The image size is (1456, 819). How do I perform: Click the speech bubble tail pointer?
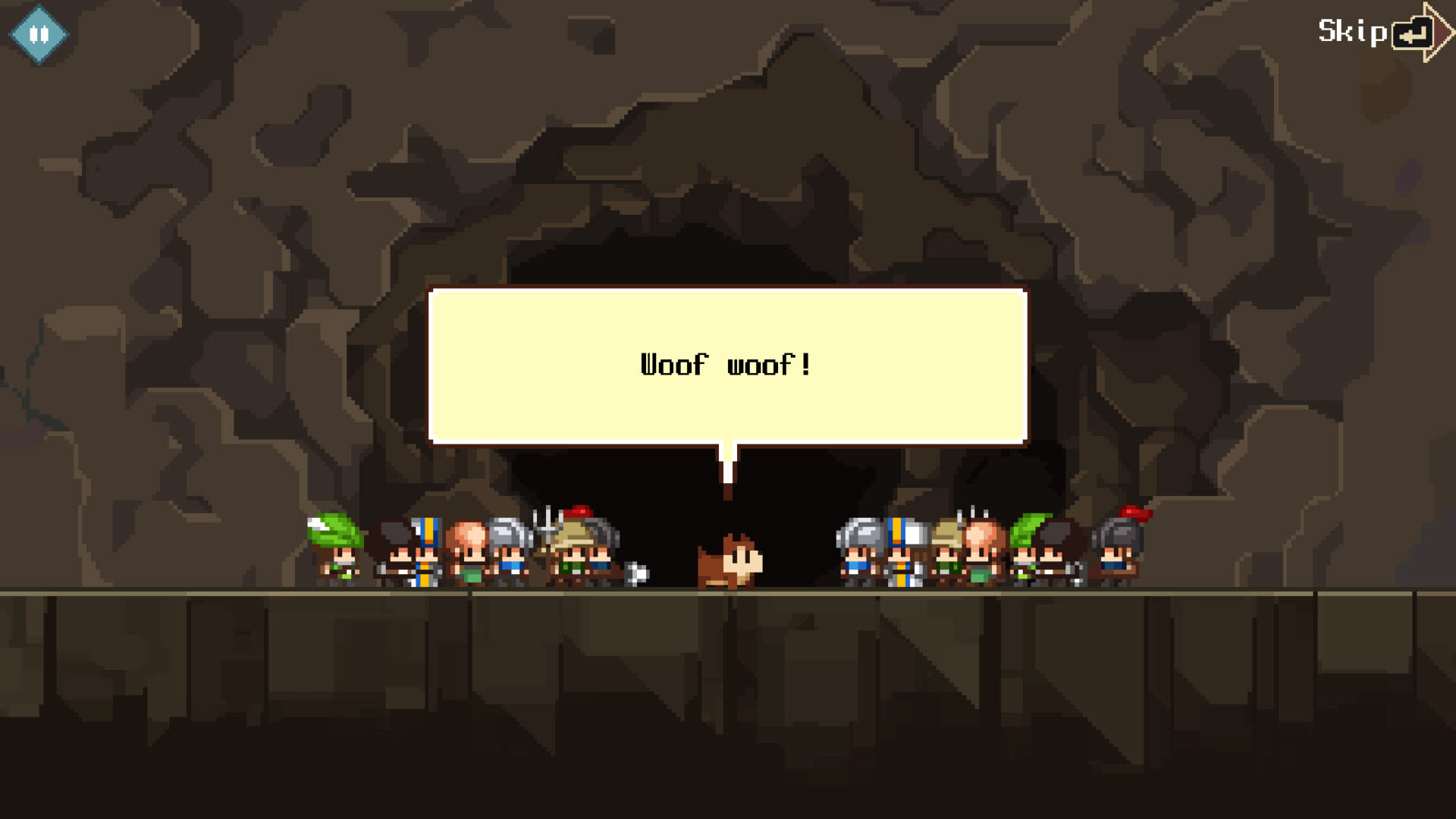[x=728, y=459]
